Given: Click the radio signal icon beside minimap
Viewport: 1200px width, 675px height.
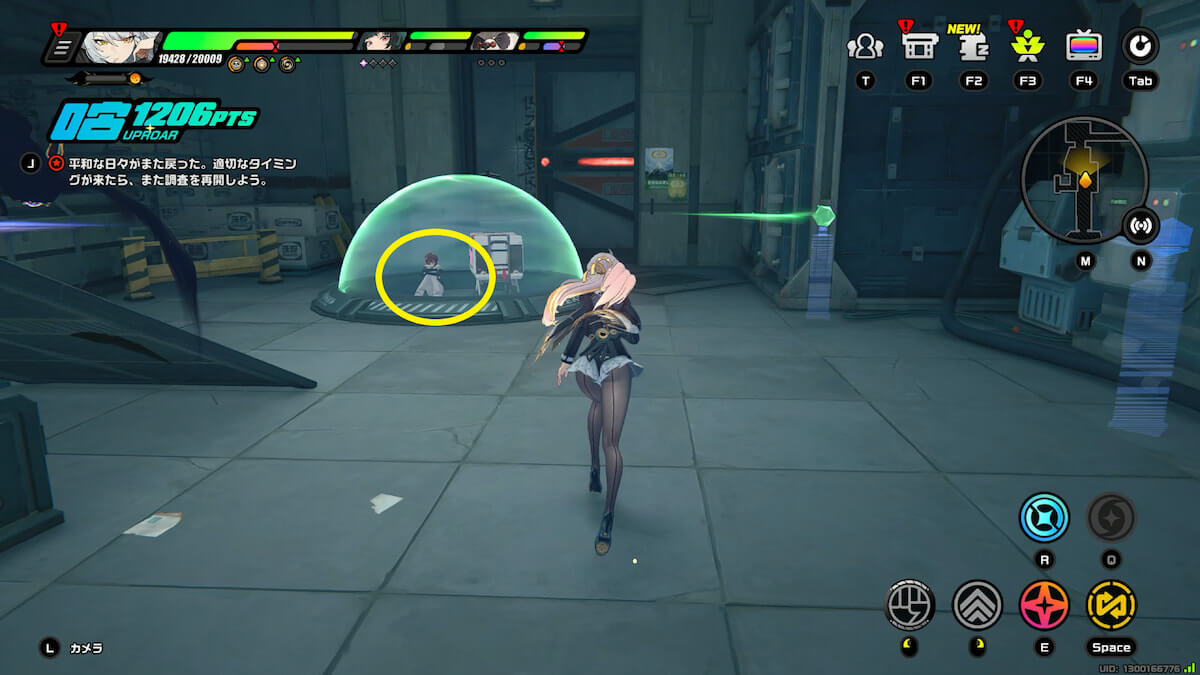Looking at the screenshot, I should [x=1140, y=226].
